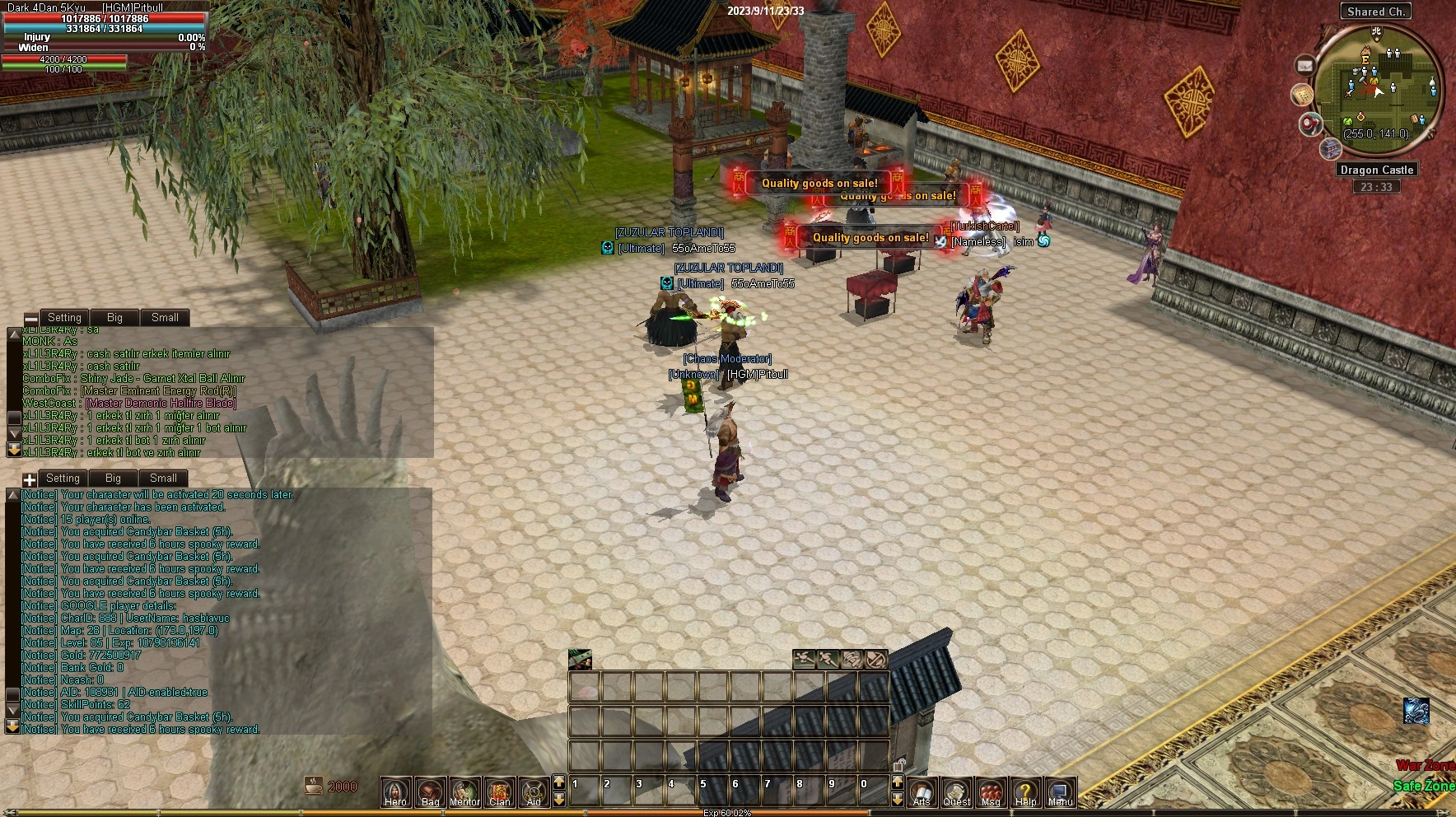Click the scroll map icon beside minimap

(1301, 96)
